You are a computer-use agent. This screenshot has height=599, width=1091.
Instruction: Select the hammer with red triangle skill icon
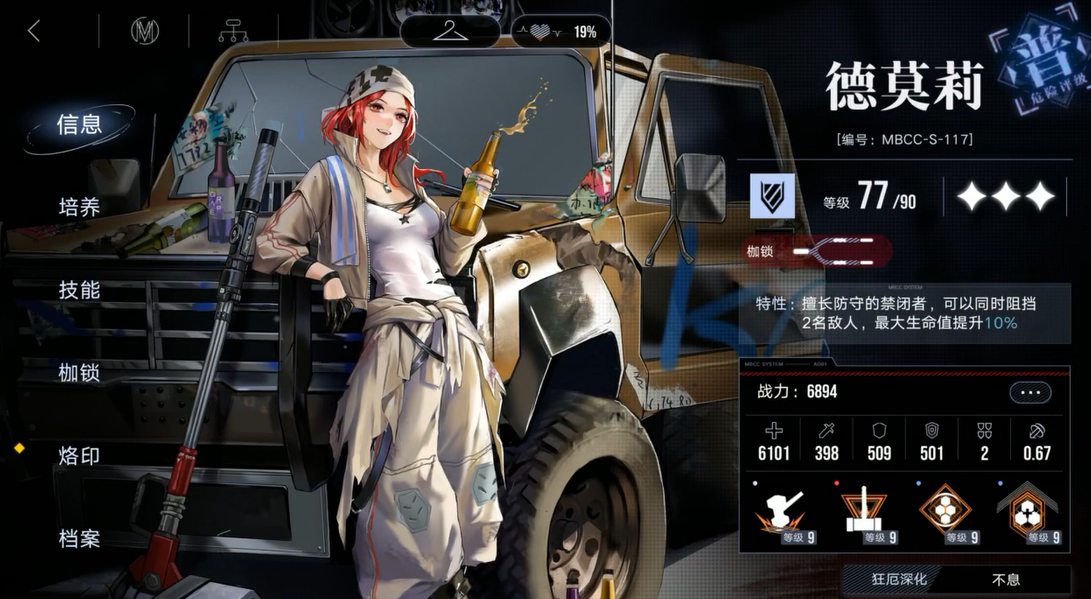864,514
